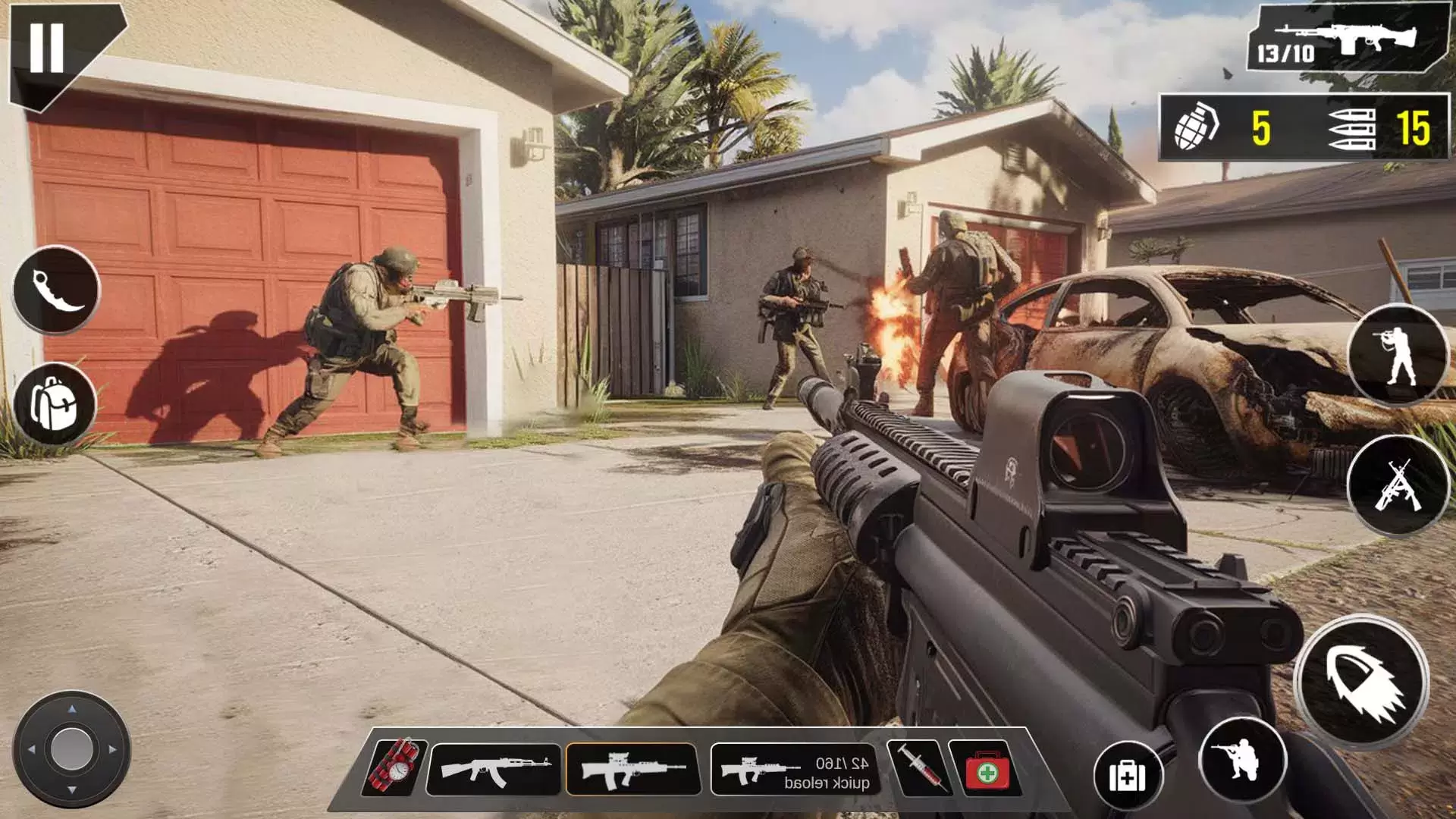Select the dynamite time bomb slot
Image resolution: width=1456 pixels, height=819 pixels.
(395, 767)
